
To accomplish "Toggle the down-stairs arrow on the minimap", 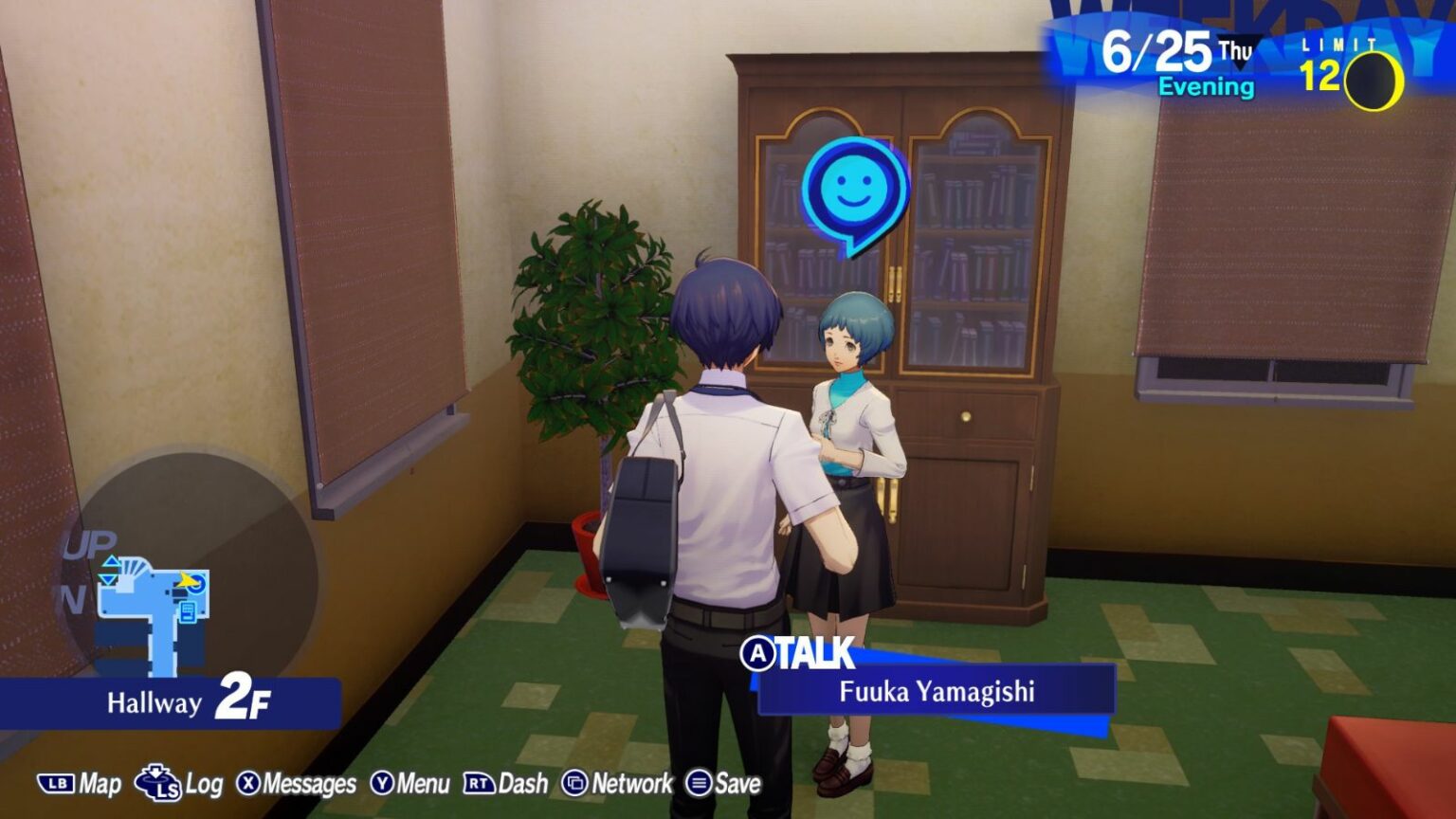I will point(107,579).
